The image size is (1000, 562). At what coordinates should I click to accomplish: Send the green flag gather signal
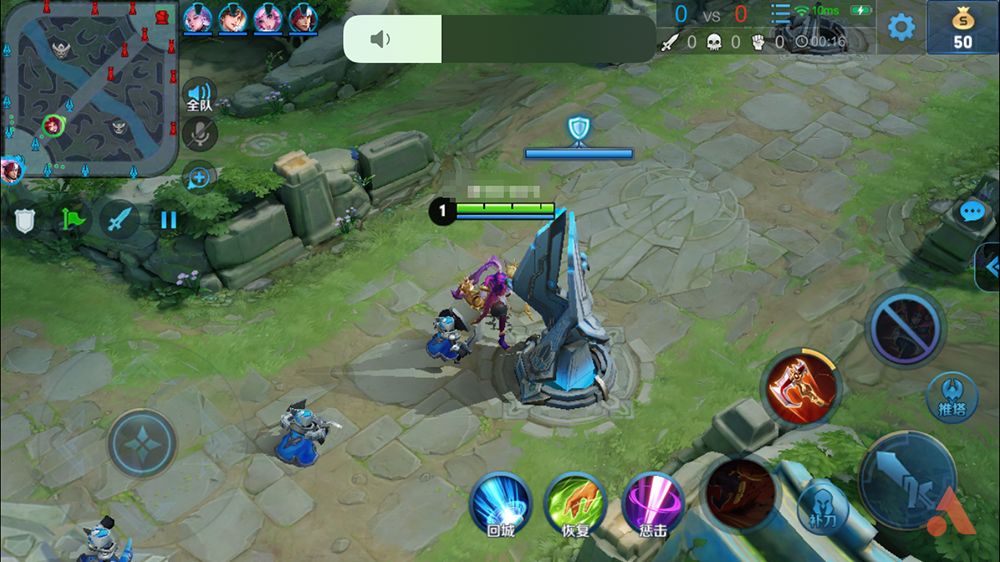73,219
